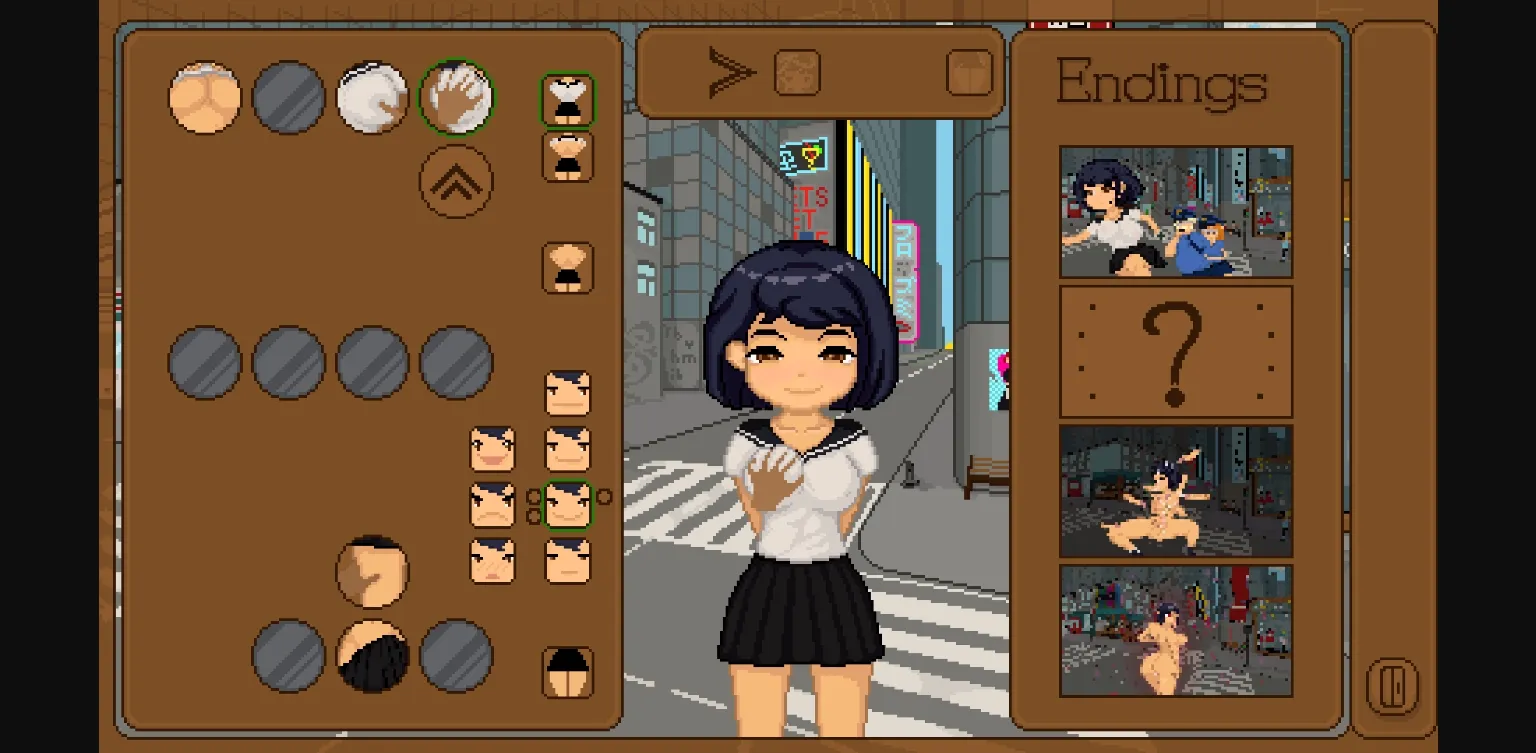Expand more options with the upward chevron button

[x=457, y=183]
